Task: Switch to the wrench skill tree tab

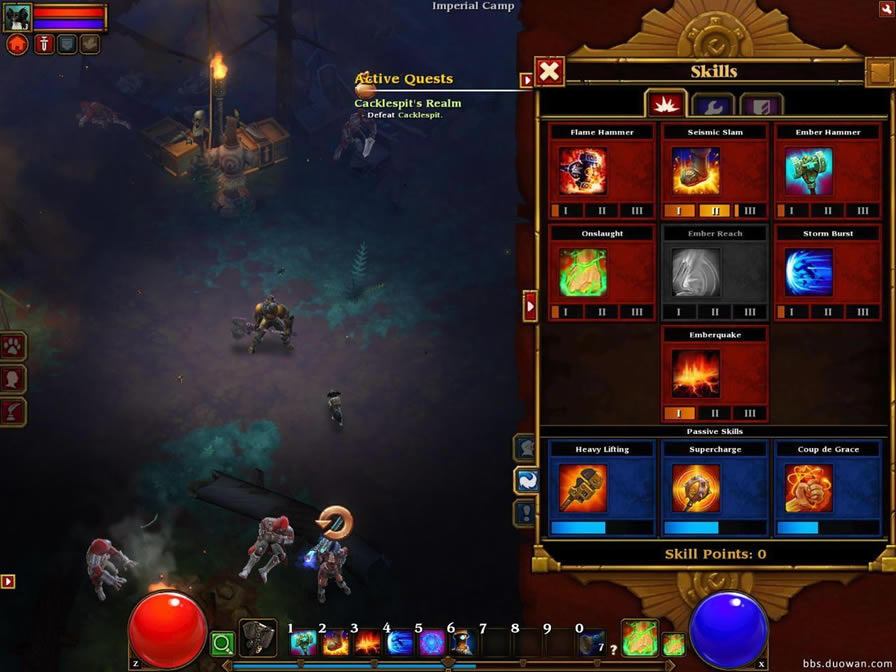Action: point(713,104)
